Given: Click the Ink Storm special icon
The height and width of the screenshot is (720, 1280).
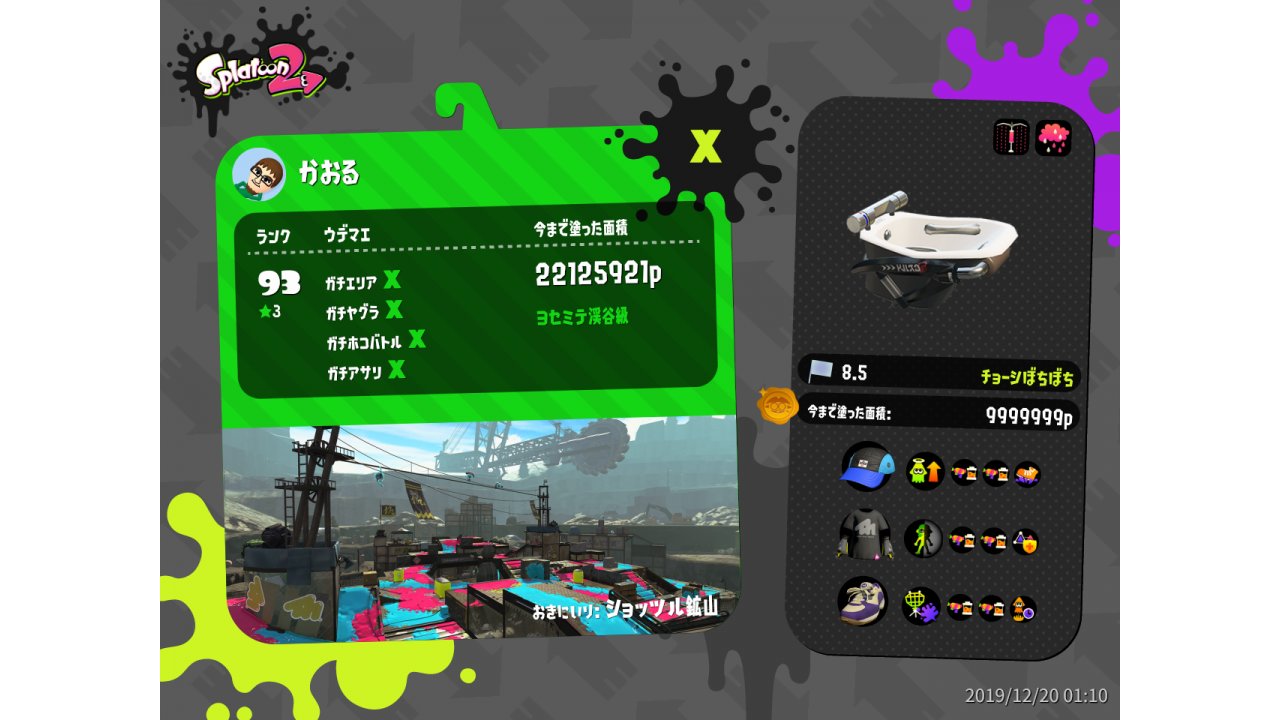Looking at the screenshot, I should click(1053, 138).
